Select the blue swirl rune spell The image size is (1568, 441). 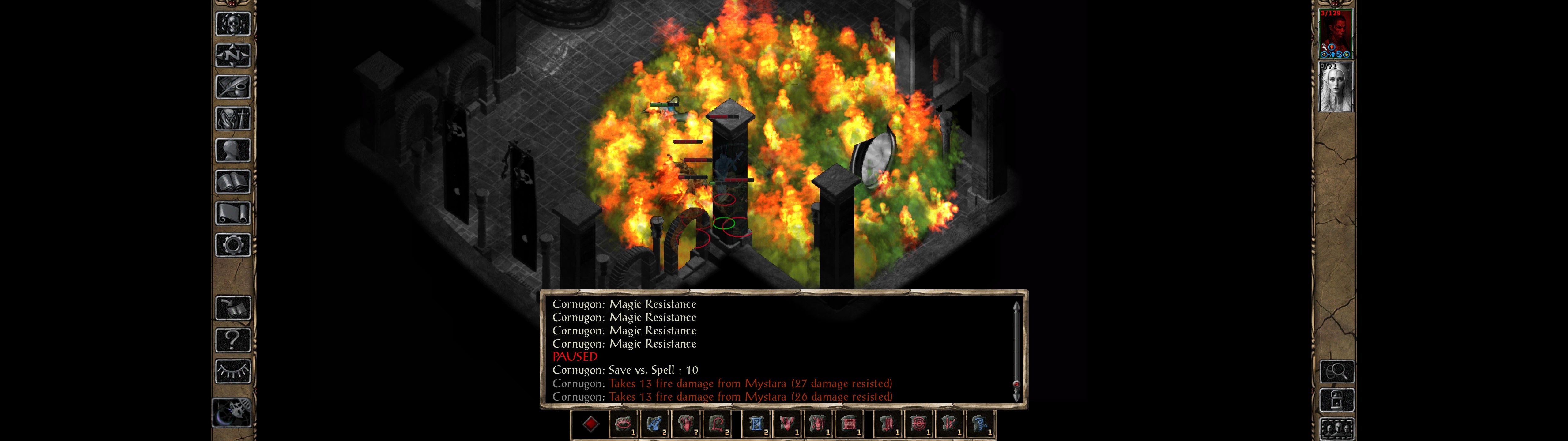(x=979, y=424)
